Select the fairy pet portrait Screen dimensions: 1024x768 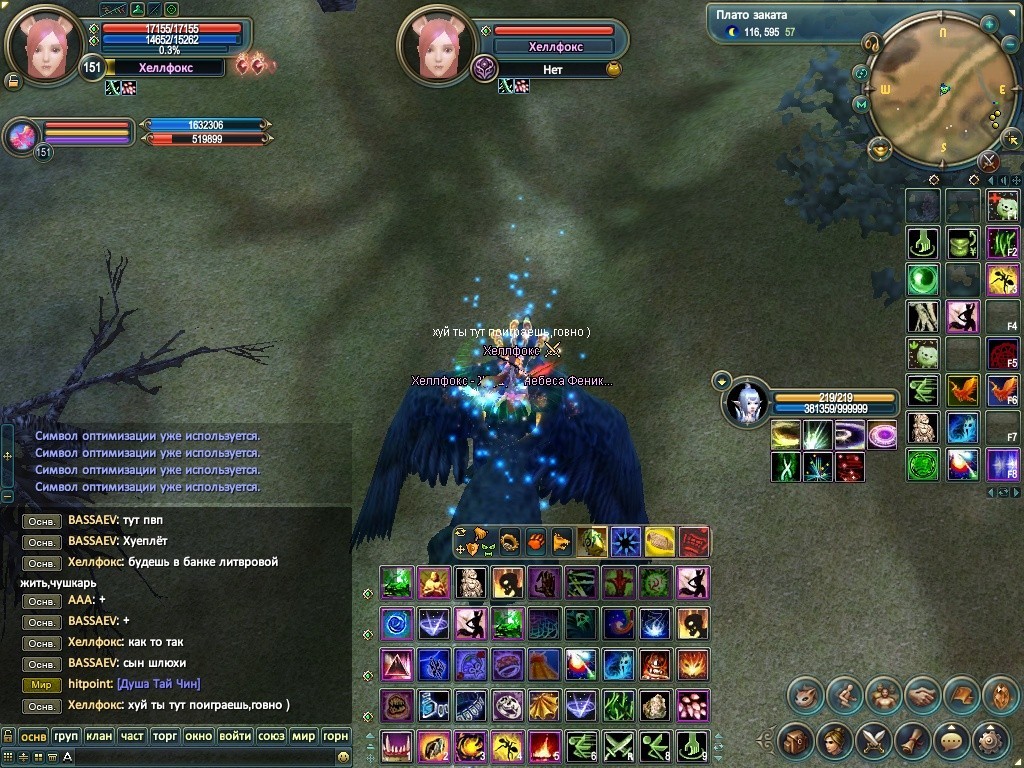746,403
